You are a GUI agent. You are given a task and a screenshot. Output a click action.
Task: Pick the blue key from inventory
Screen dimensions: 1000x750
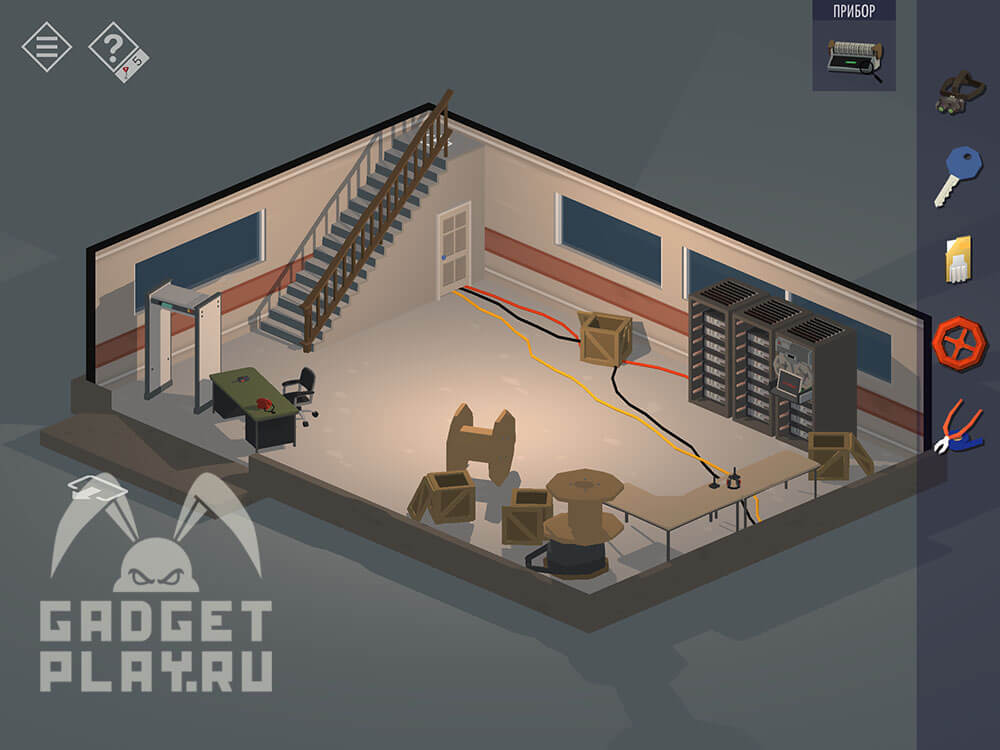pos(959,176)
